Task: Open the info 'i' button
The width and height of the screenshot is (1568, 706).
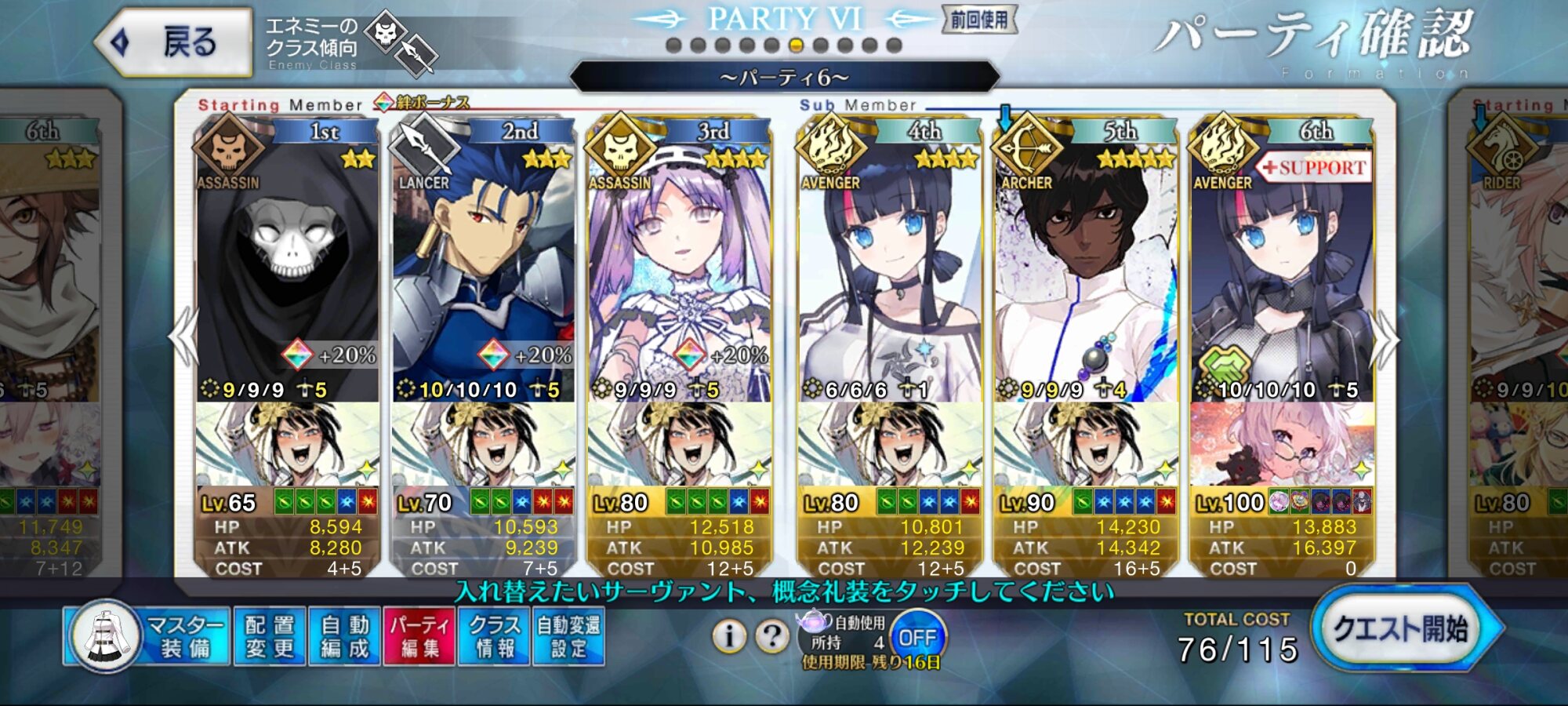Action: [729, 636]
